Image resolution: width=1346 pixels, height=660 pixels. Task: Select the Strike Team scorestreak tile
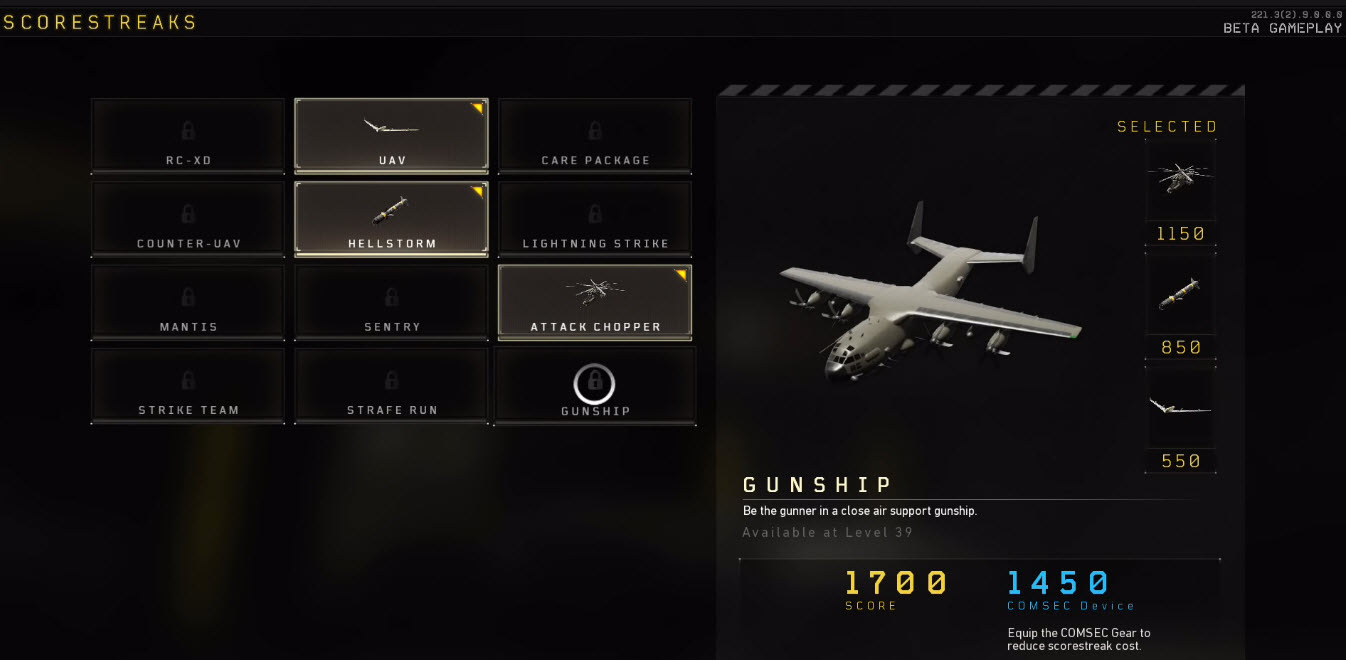[x=188, y=385]
